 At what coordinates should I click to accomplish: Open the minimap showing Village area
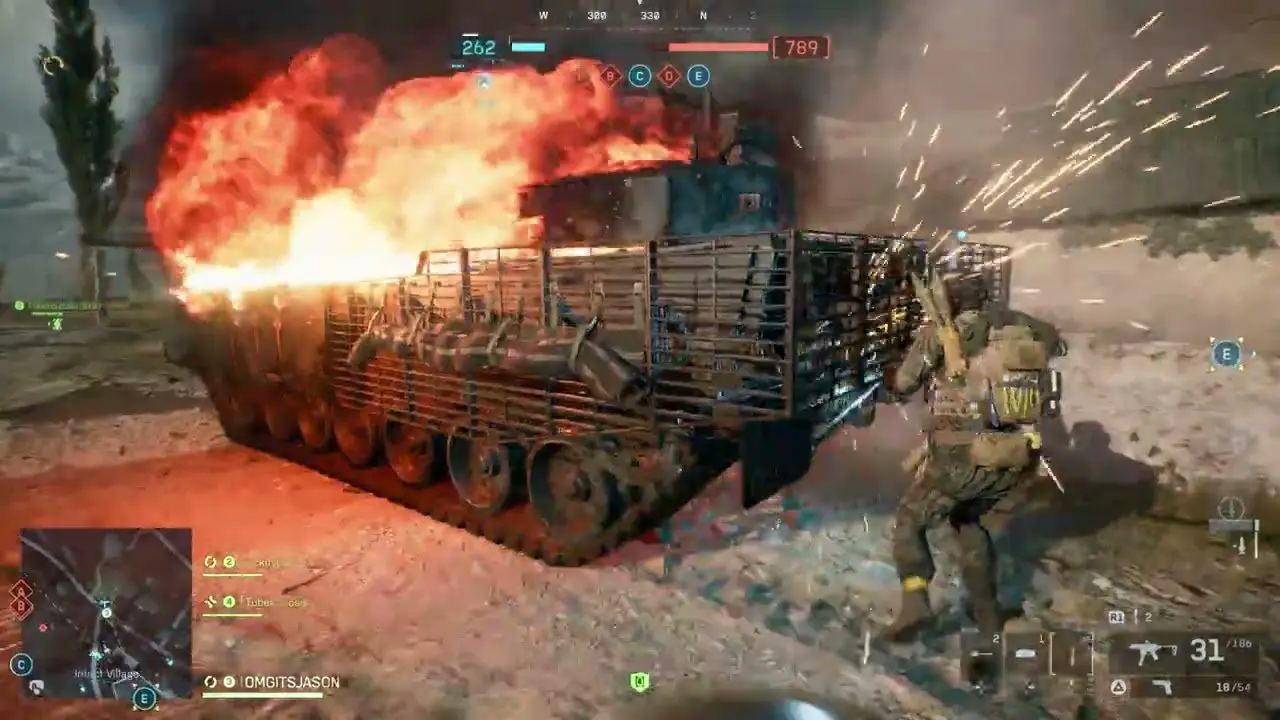pyautogui.click(x=106, y=612)
